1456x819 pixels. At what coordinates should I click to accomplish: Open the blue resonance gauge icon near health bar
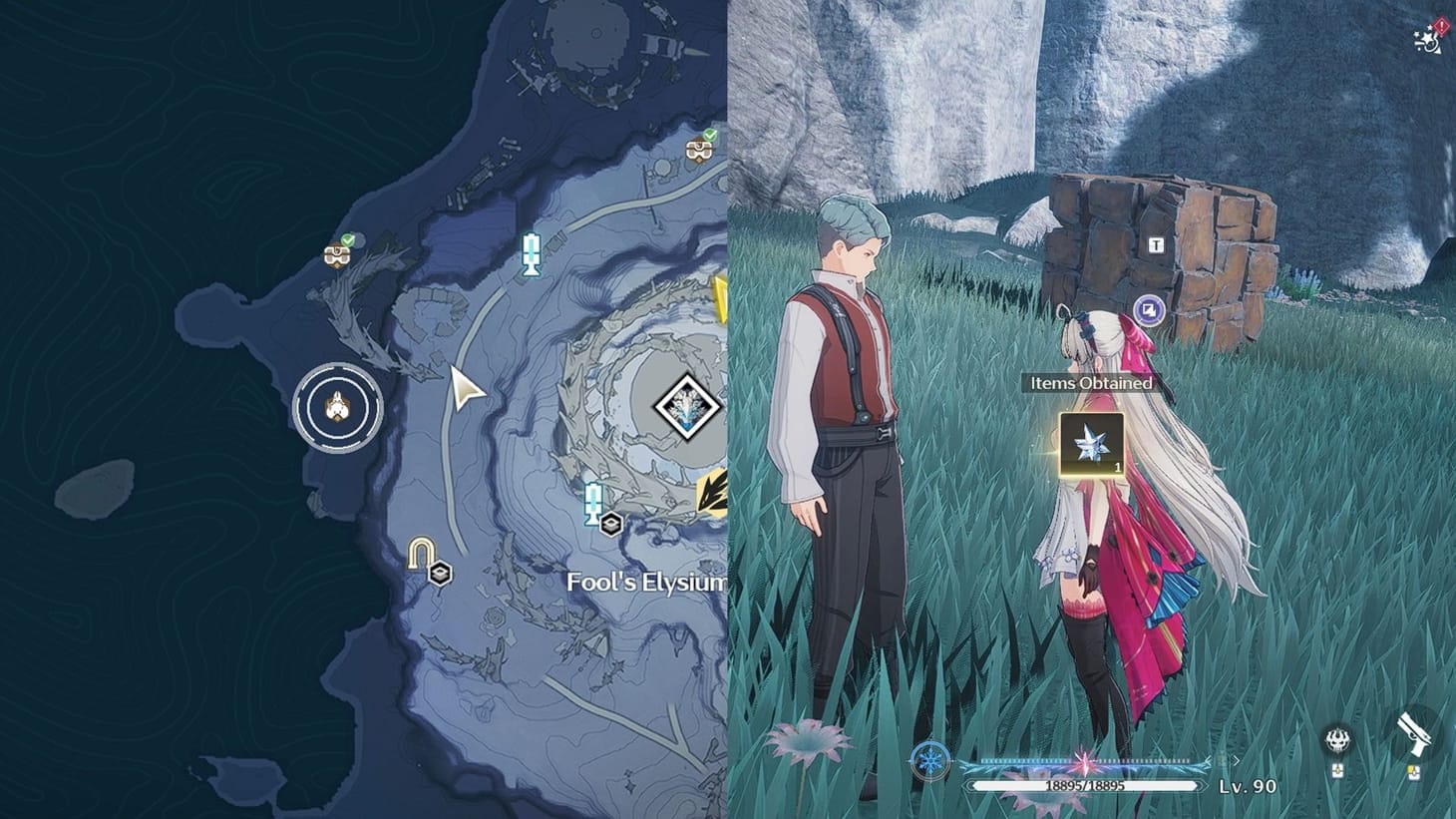click(x=928, y=761)
